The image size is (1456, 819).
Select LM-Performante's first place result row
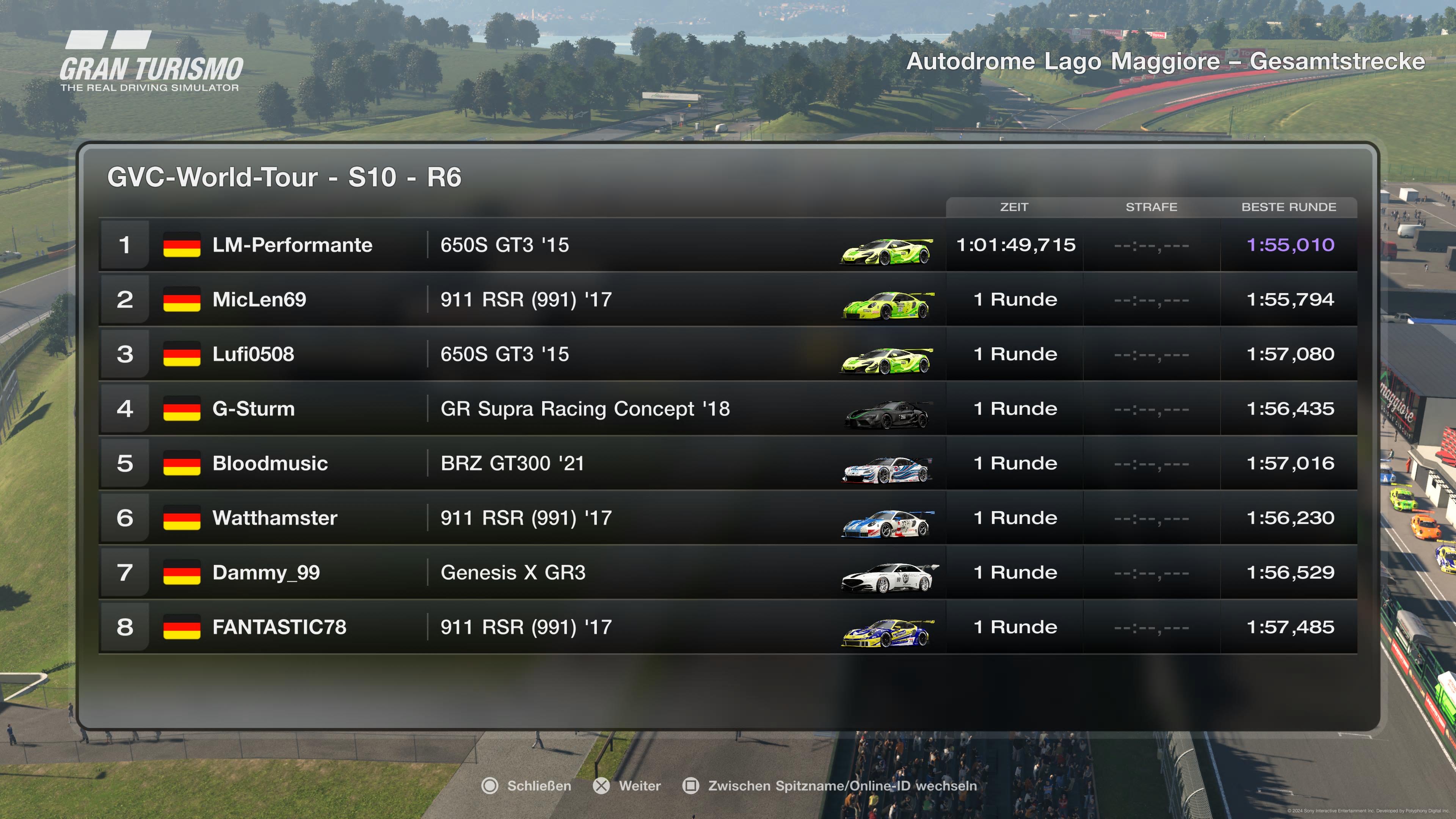tap(728, 245)
